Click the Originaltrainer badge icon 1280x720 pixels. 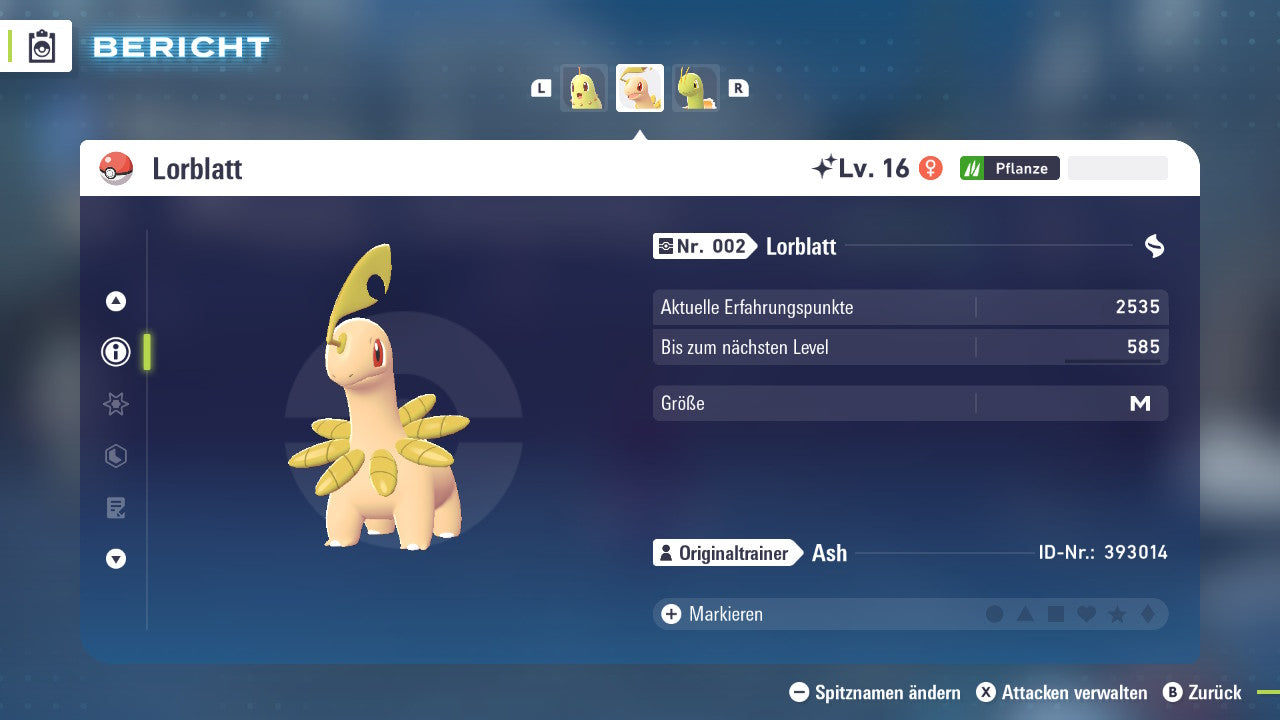(x=665, y=553)
